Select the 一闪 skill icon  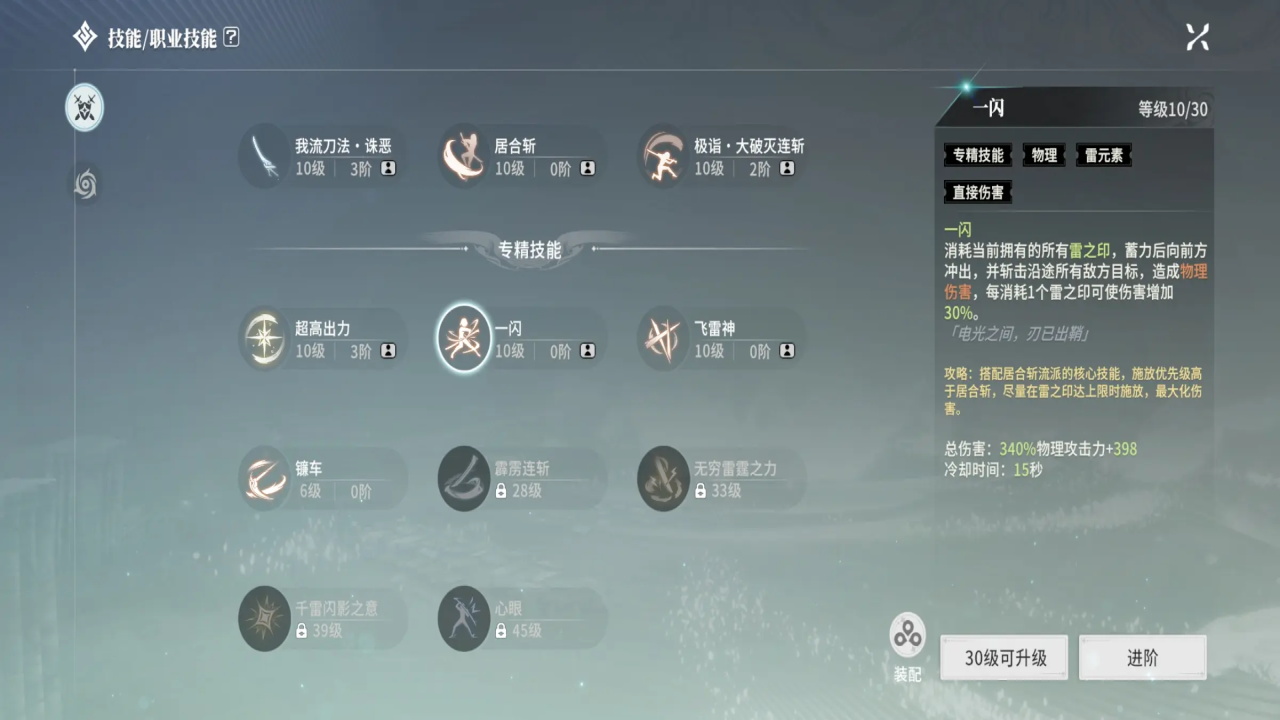click(464, 338)
